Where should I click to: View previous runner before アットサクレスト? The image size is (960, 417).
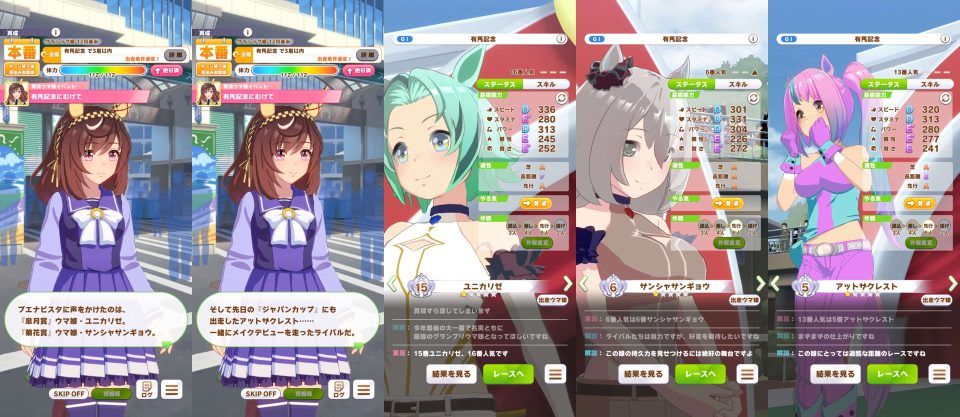coord(776,284)
